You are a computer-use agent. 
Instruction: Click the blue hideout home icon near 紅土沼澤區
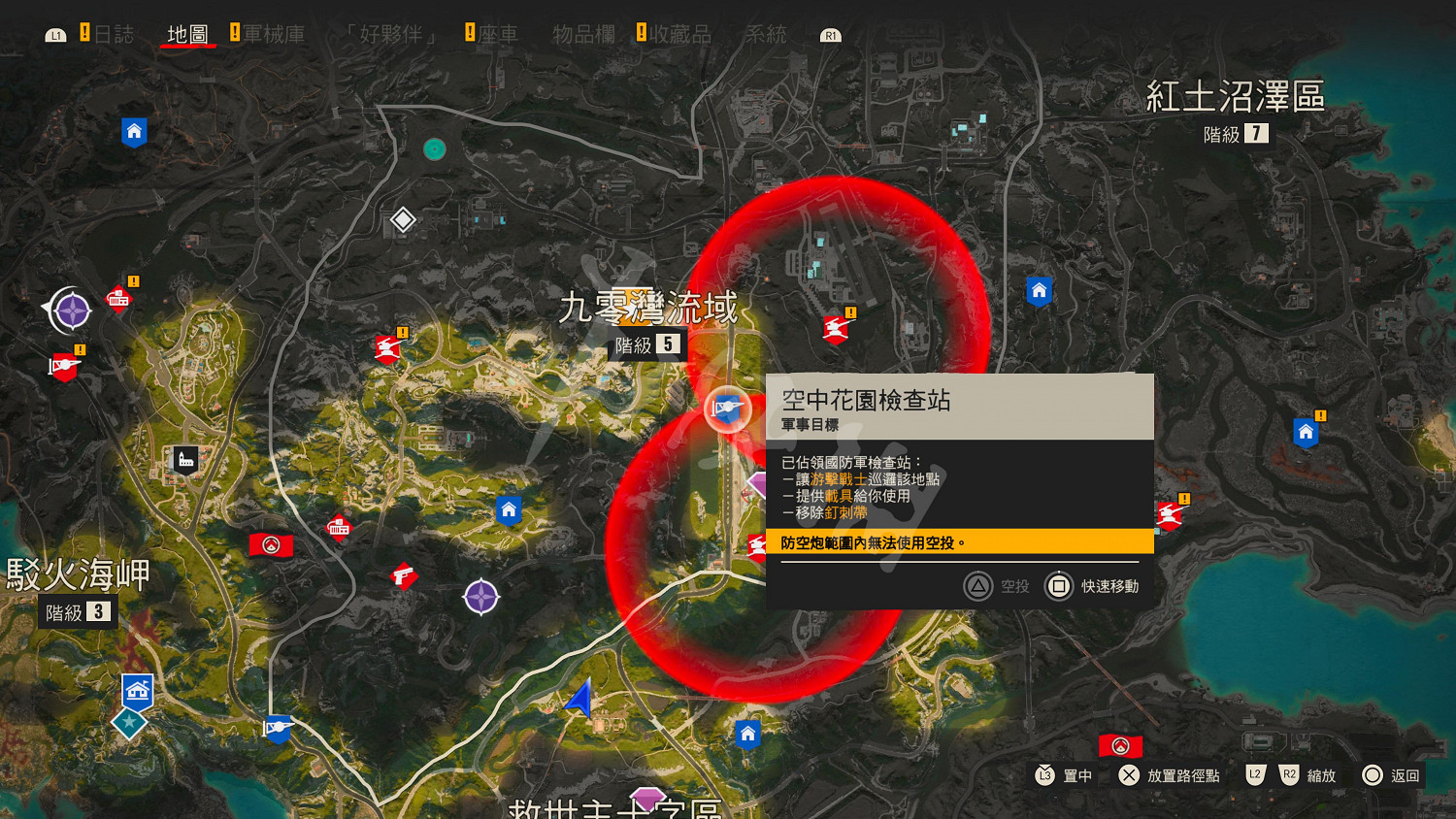coord(1039,290)
